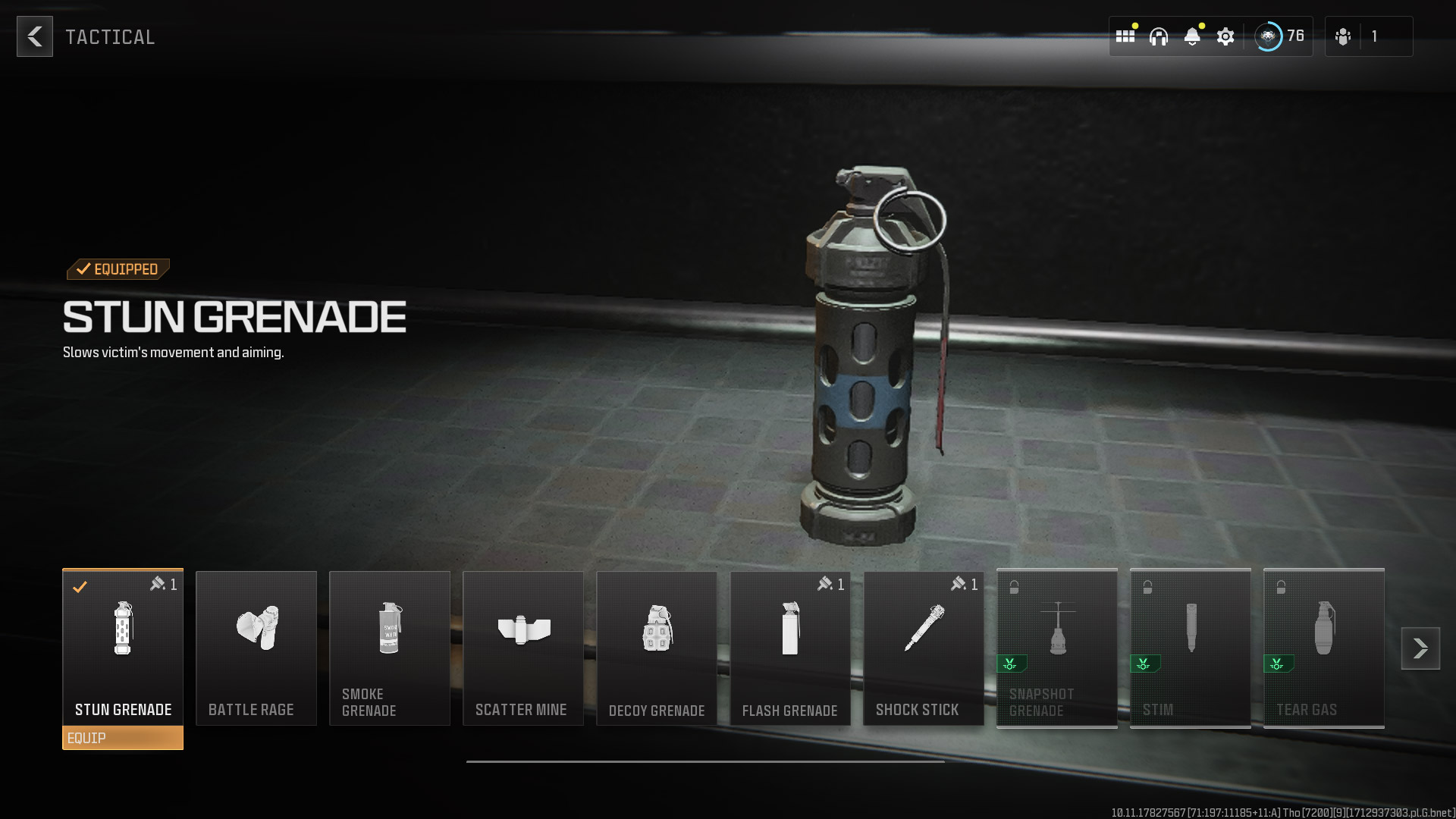Click the level 76 rank emblem
The height and width of the screenshot is (819, 1456).
point(1268,36)
